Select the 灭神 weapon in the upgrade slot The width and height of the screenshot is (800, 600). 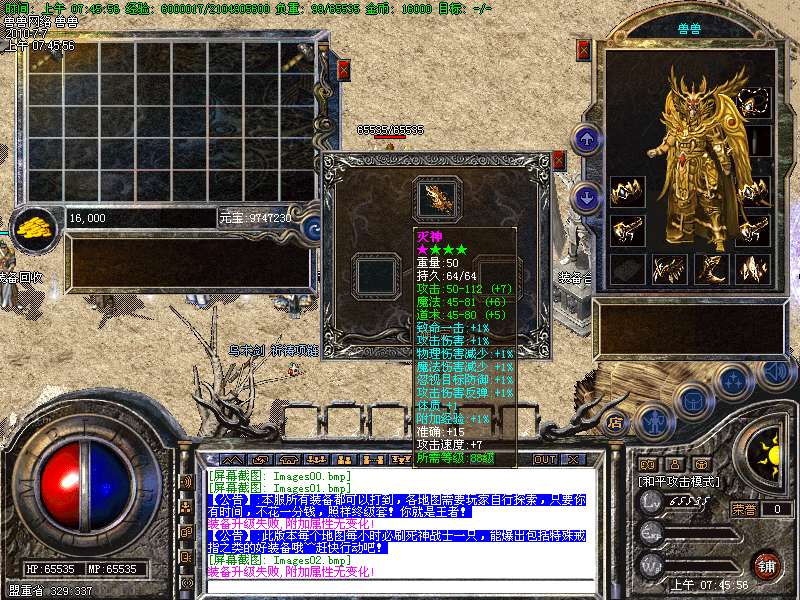coord(436,197)
